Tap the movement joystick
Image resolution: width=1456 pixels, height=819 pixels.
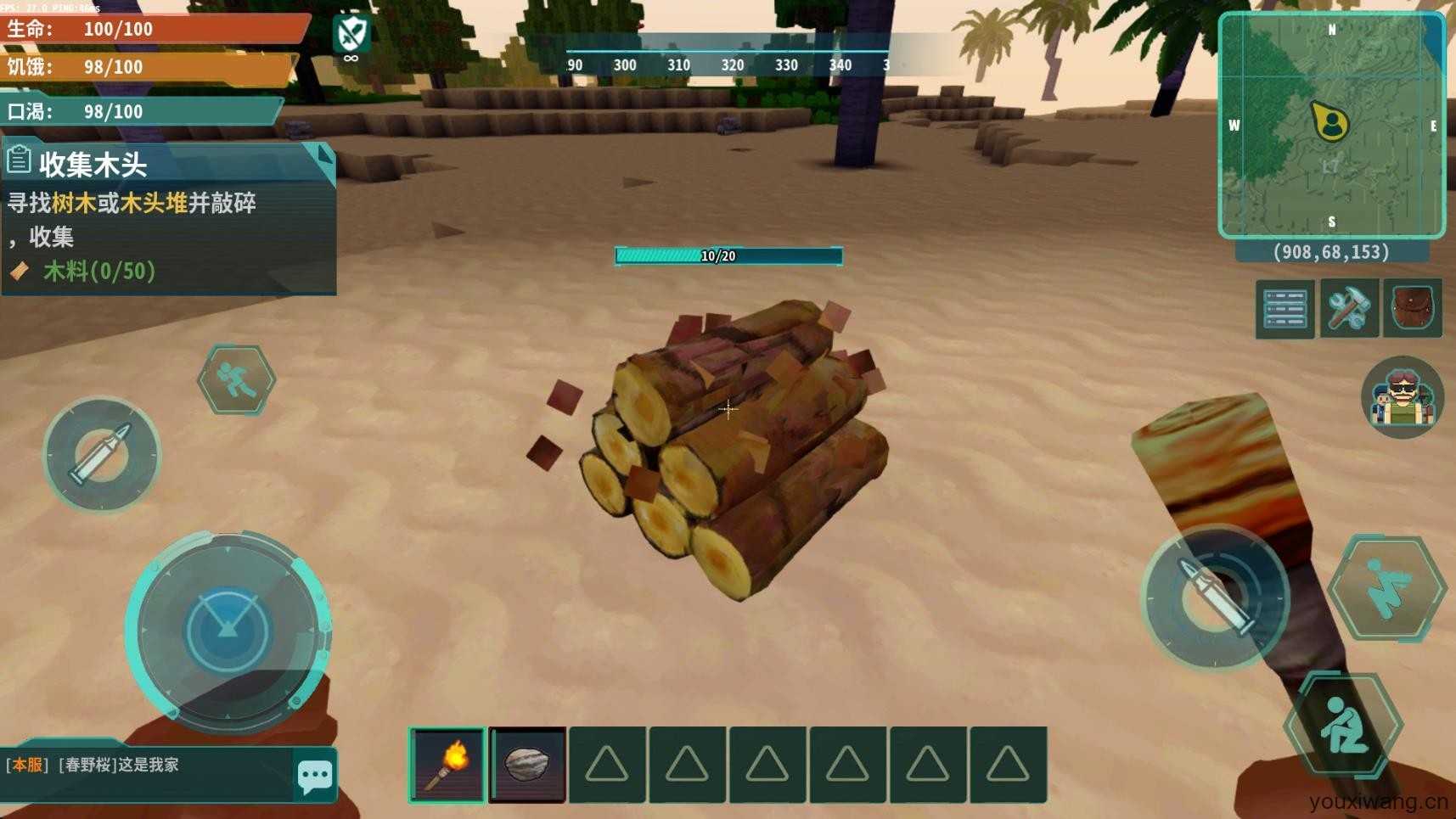(x=228, y=631)
